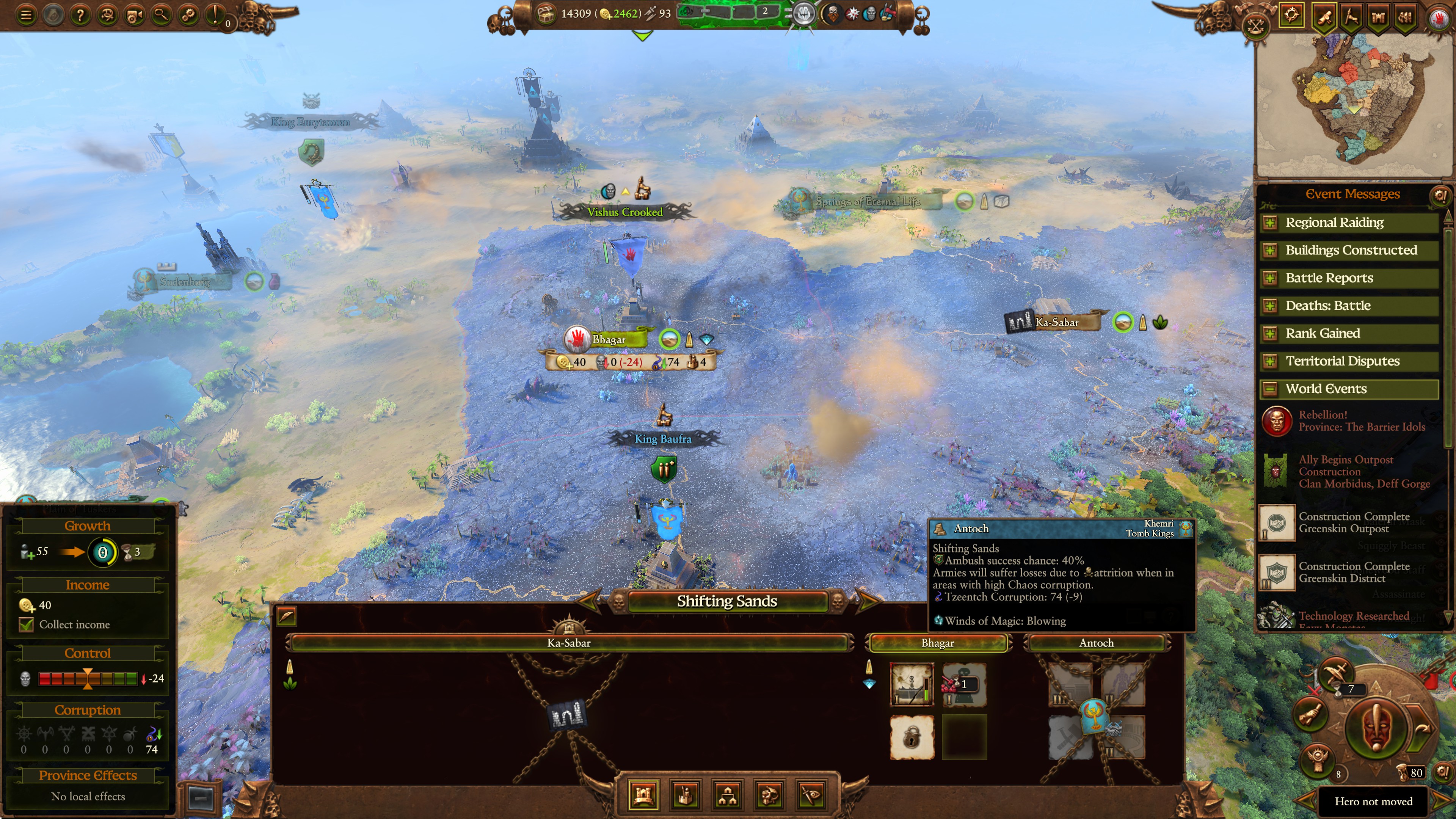Expand the Rank Gained event category
The height and width of the screenshot is (819, 1456).
click(1270, 333)
